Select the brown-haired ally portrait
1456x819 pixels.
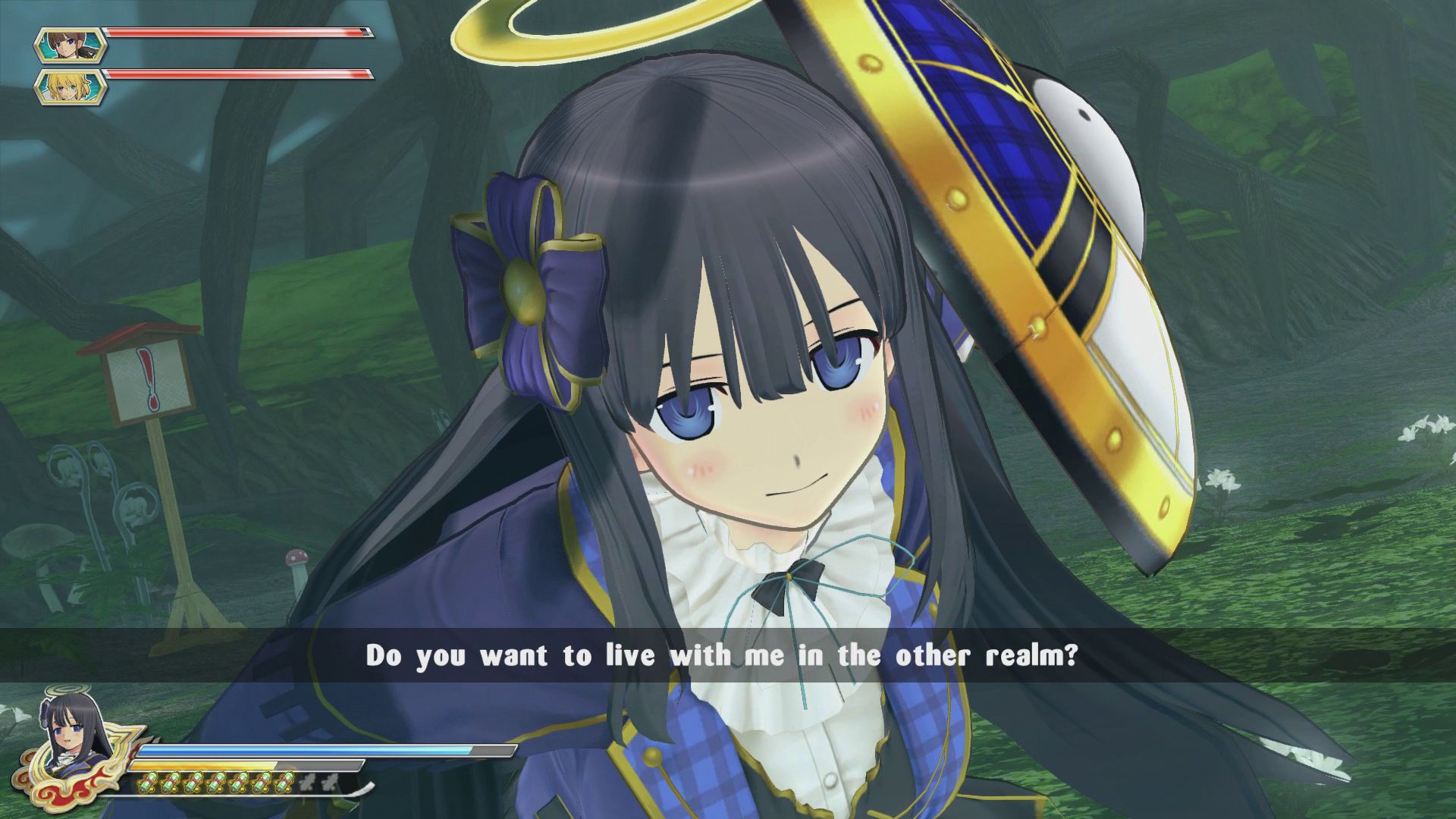[x=71, y=45]
